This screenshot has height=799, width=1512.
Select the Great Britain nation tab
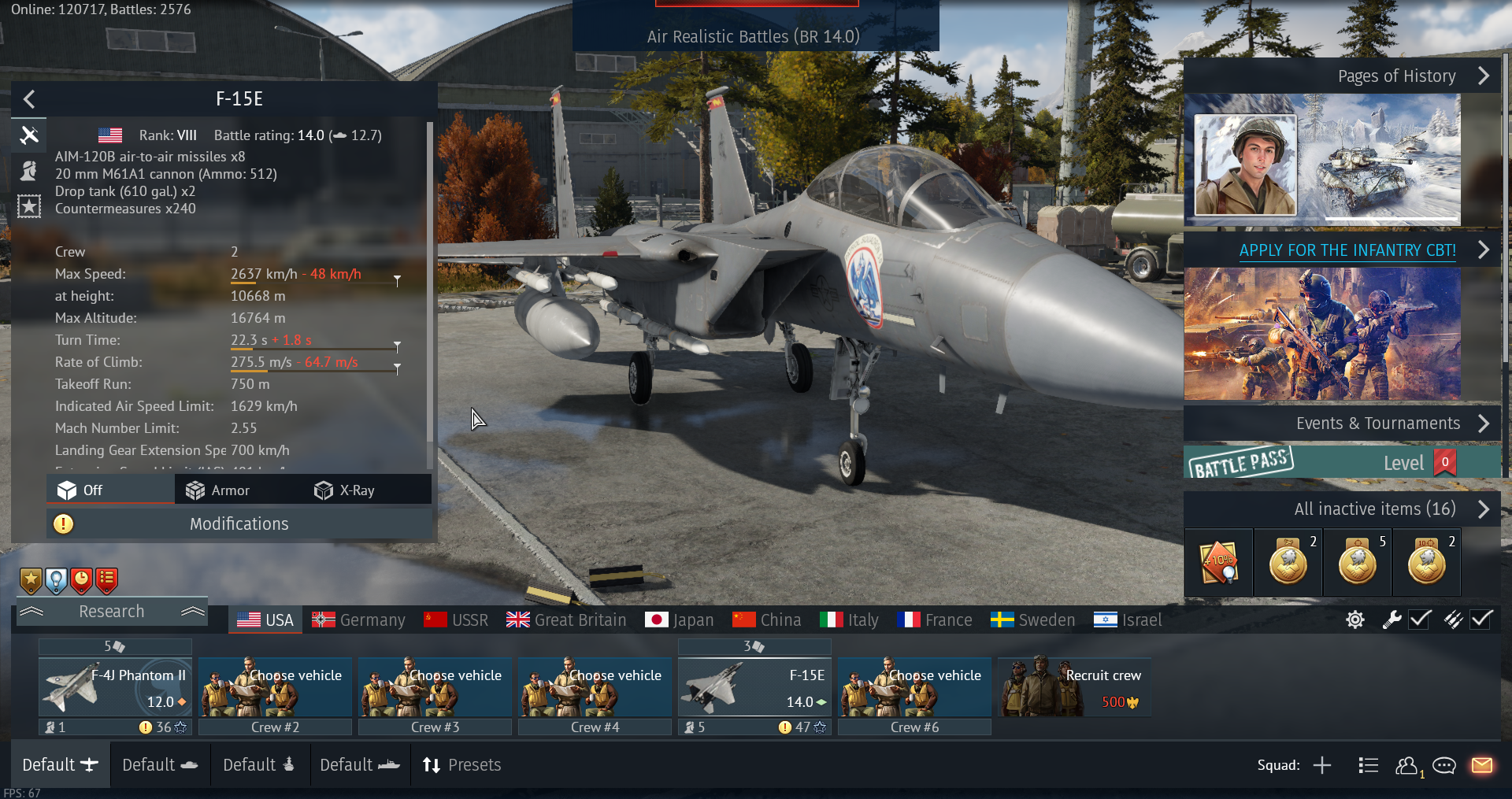566,620
